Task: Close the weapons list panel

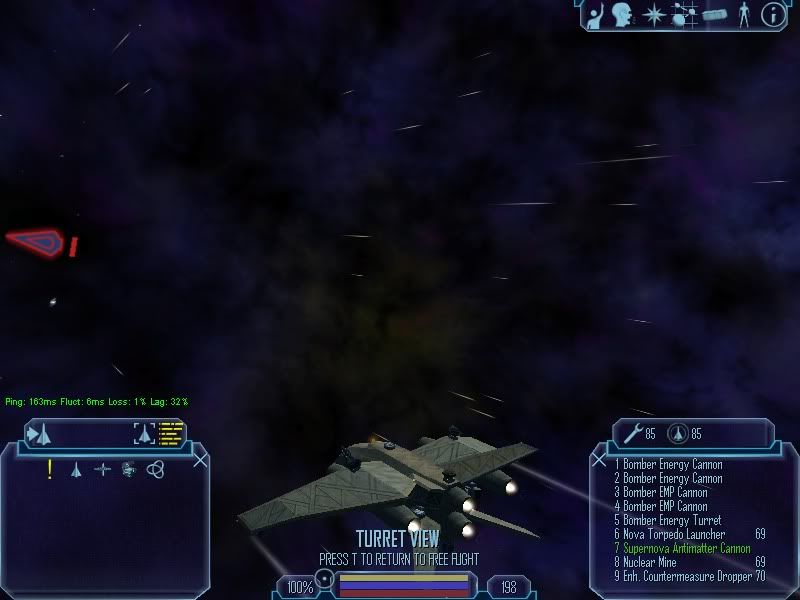Action: click(600, 460)
